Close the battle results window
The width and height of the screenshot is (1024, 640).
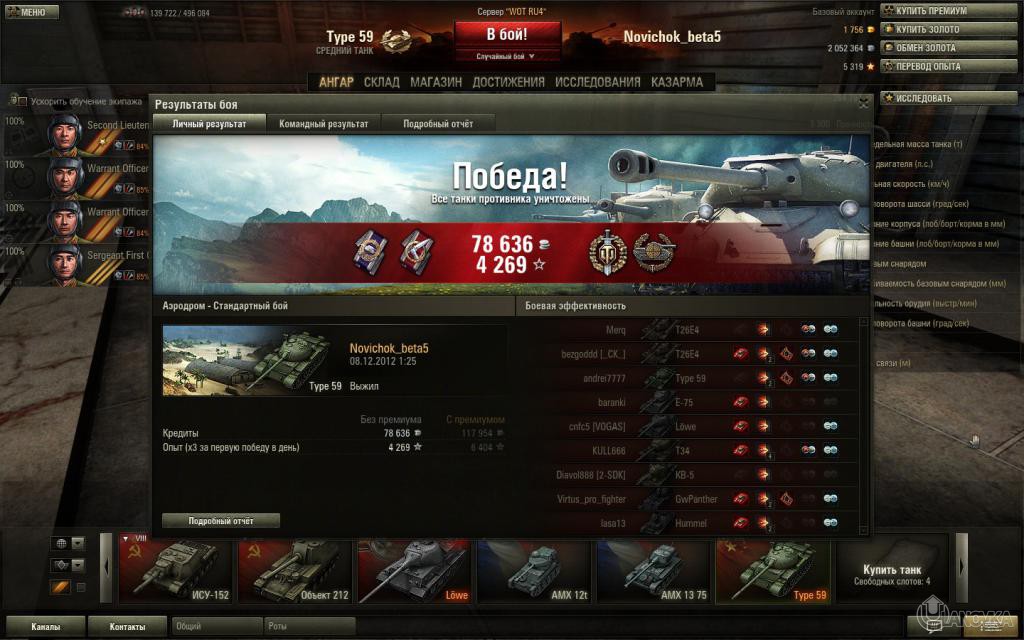pyautogui.click(x=863, y=103)
